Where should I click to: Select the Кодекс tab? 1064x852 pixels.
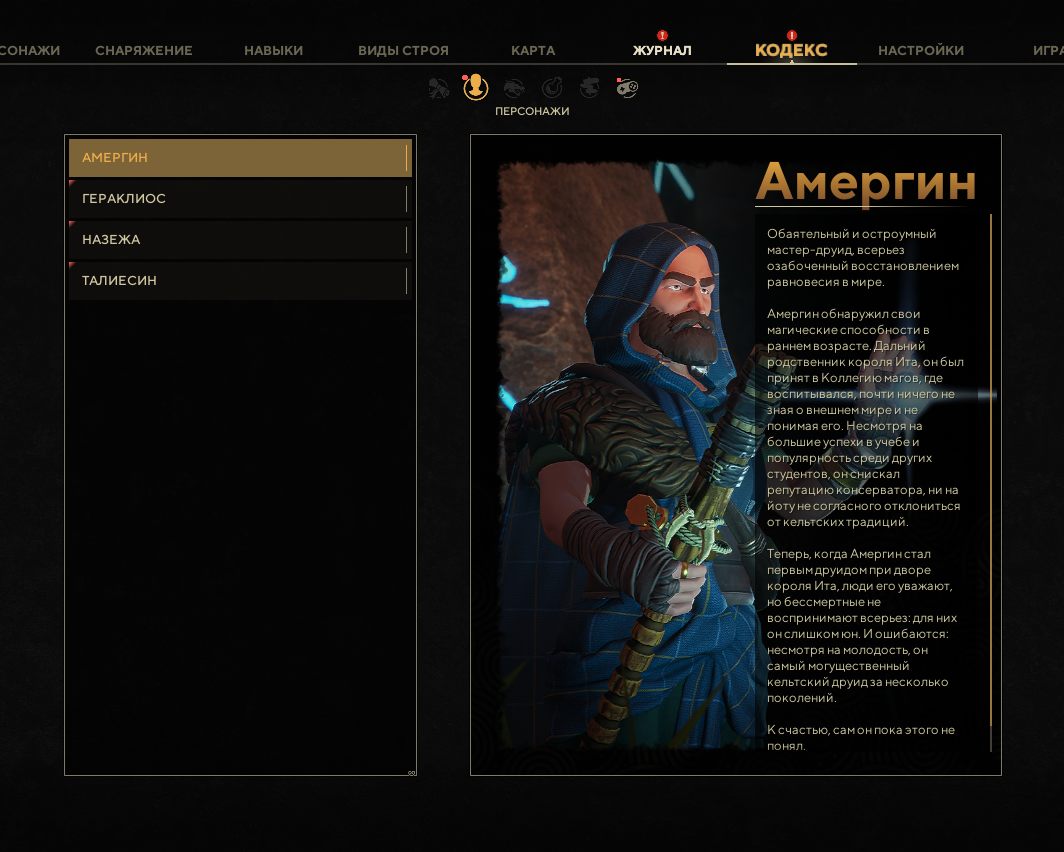click(x=791, y=50)
